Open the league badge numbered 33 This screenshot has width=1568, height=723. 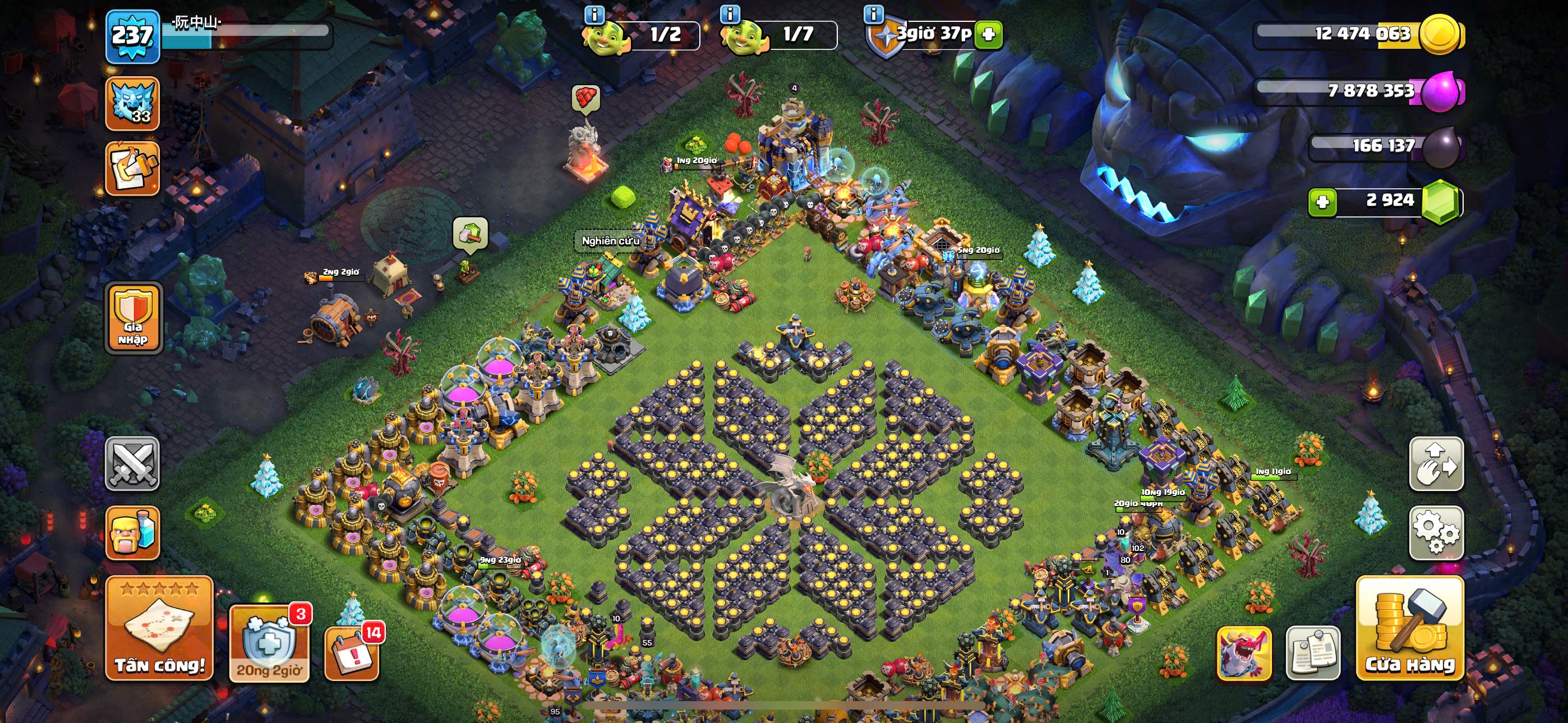(132, 104)
